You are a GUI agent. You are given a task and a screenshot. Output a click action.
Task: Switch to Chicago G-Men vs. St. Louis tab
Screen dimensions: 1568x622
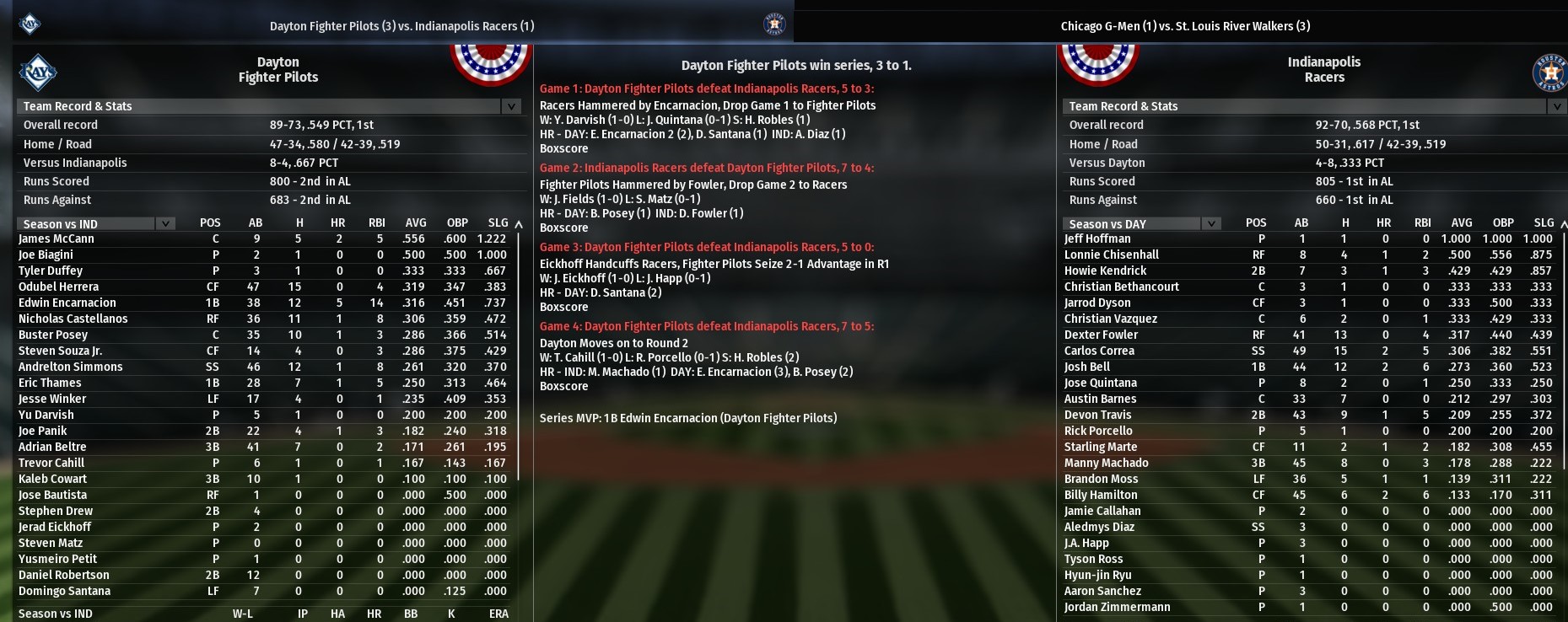1185,26
